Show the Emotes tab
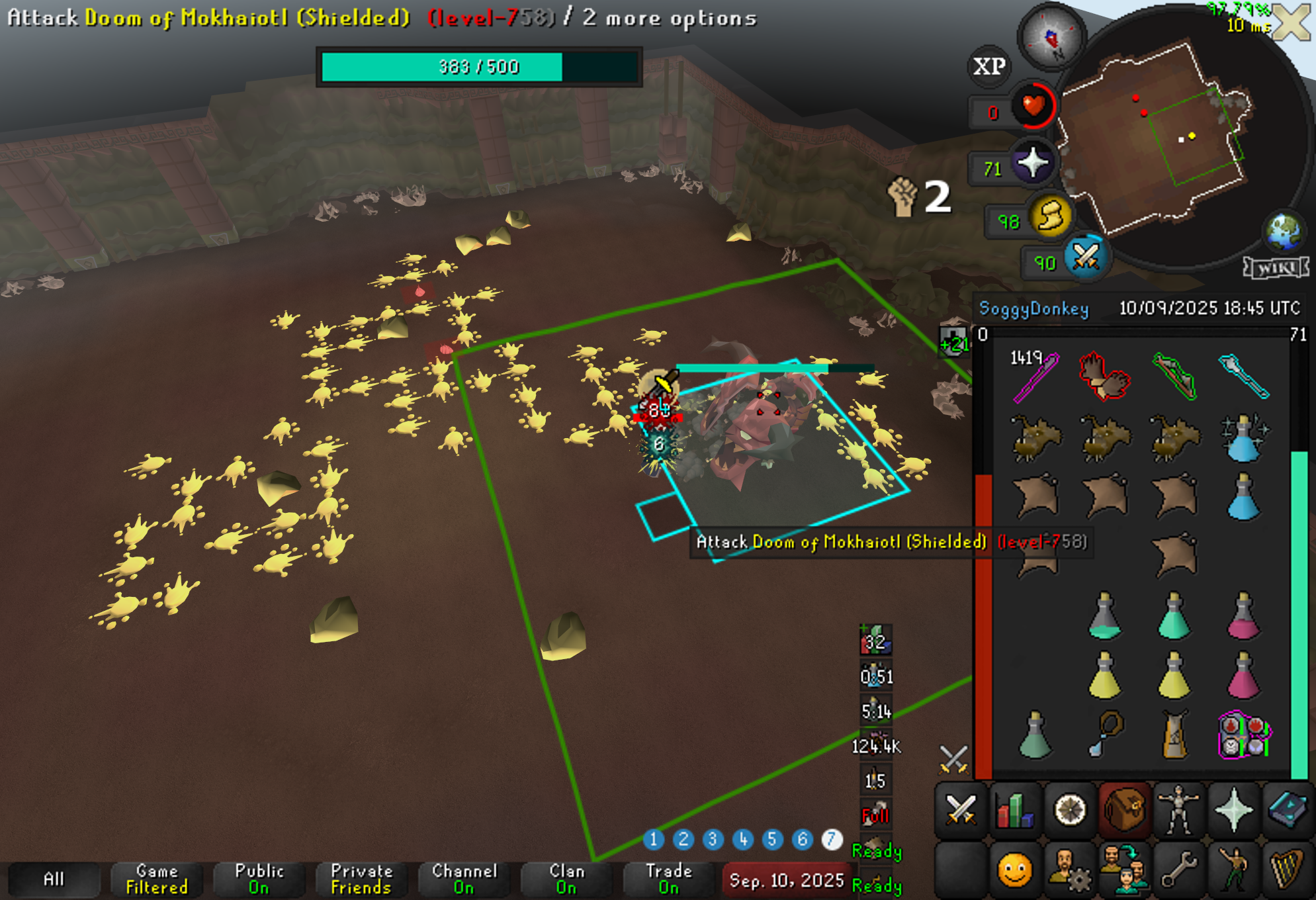 coord(1233,870)
